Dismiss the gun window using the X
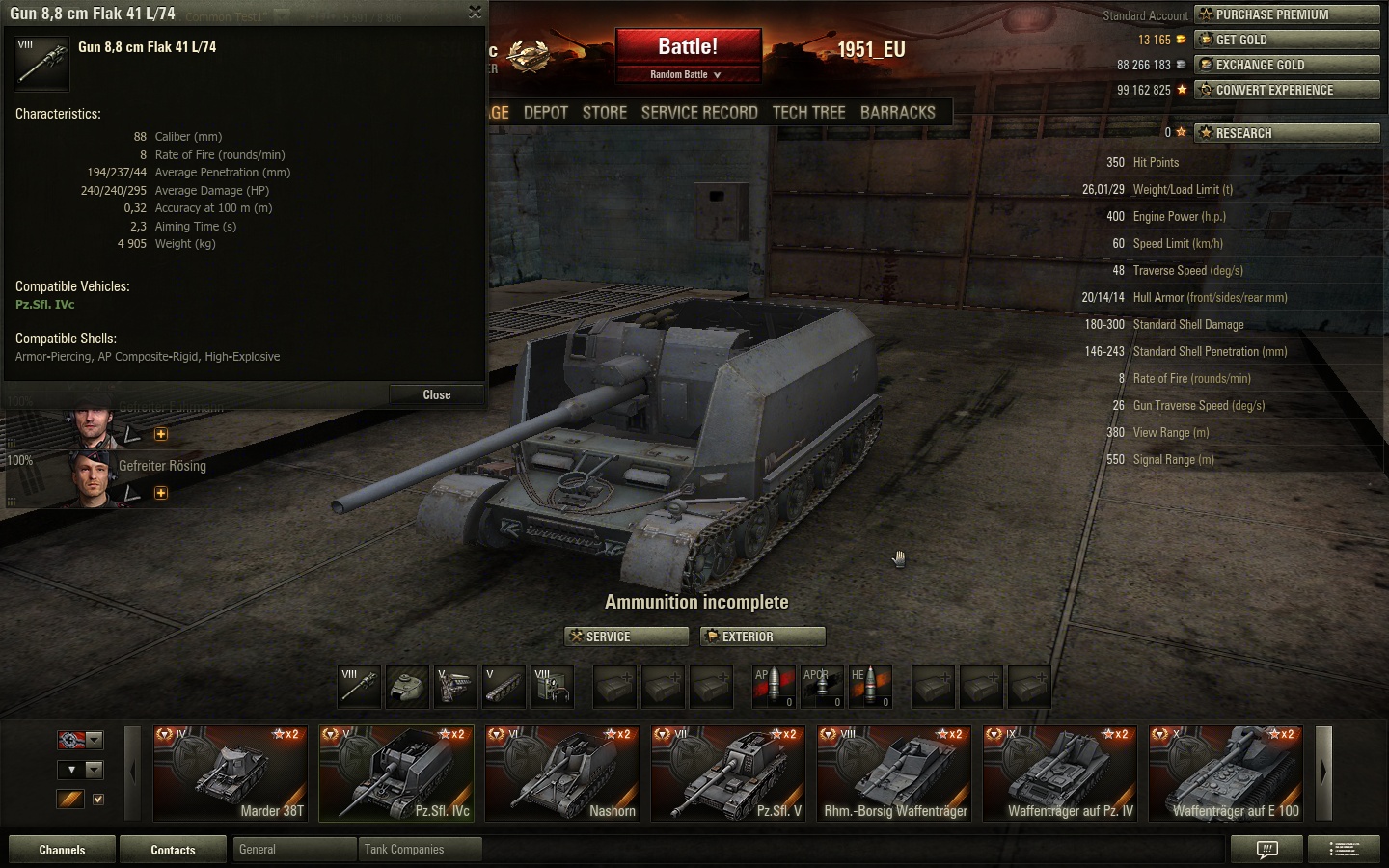Image resolution: width=1389 pixels, height=868 pixels. (x=475, y=12)
